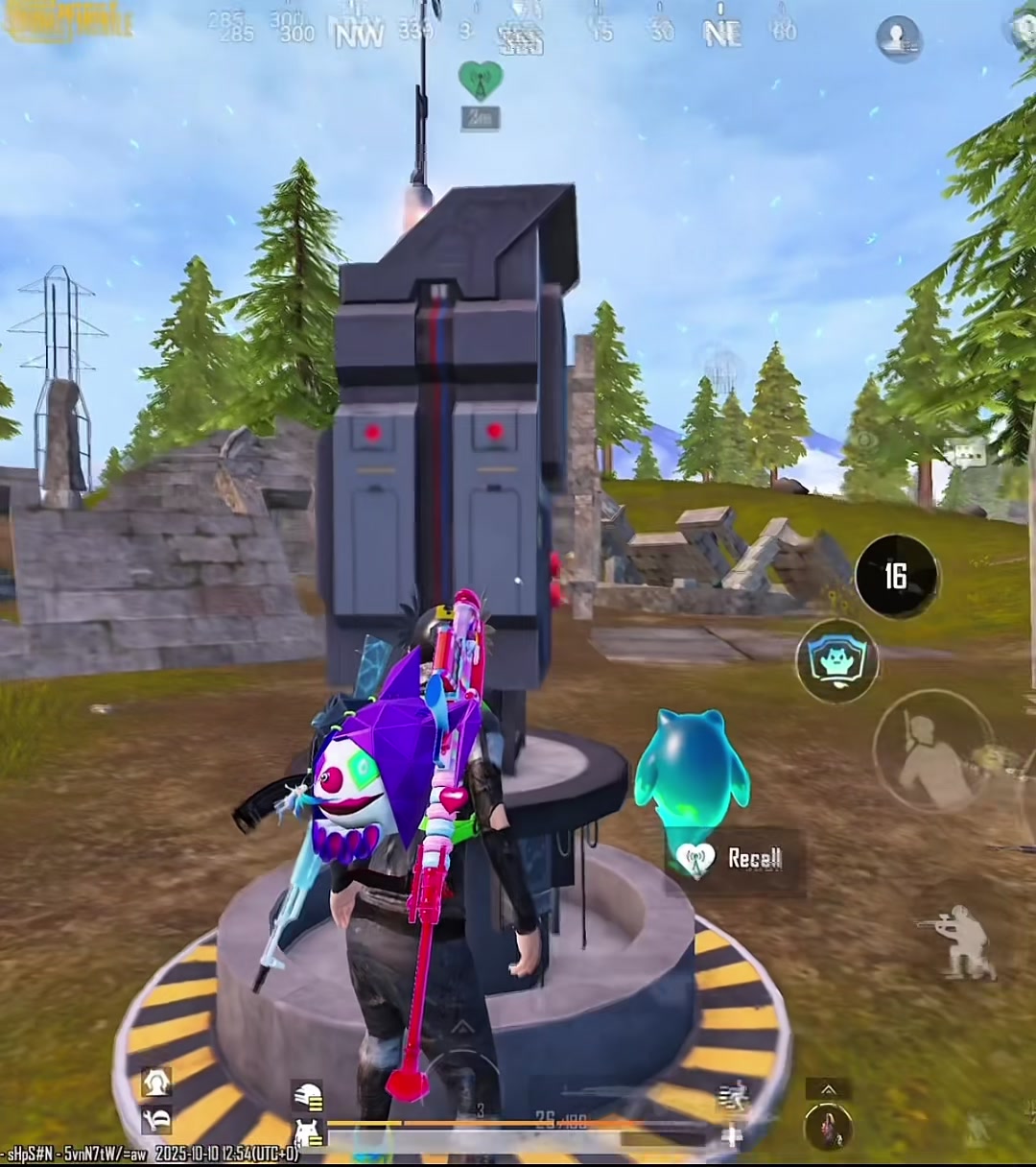
Task: Use the health plus healing item
Action: pos(732,1137)
